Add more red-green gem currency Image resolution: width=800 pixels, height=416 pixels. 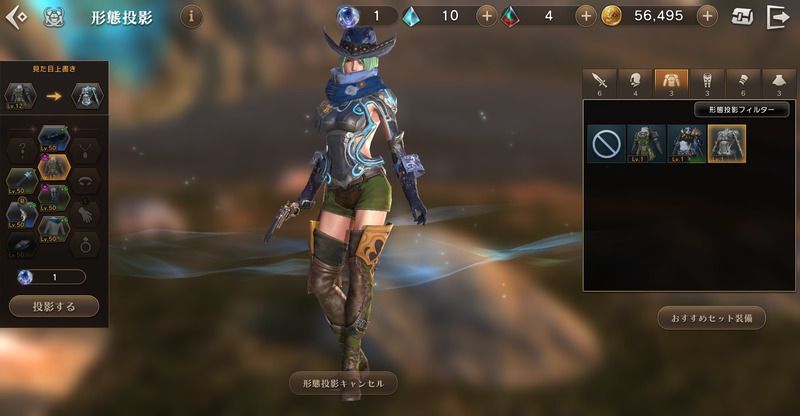coord(586,17)
